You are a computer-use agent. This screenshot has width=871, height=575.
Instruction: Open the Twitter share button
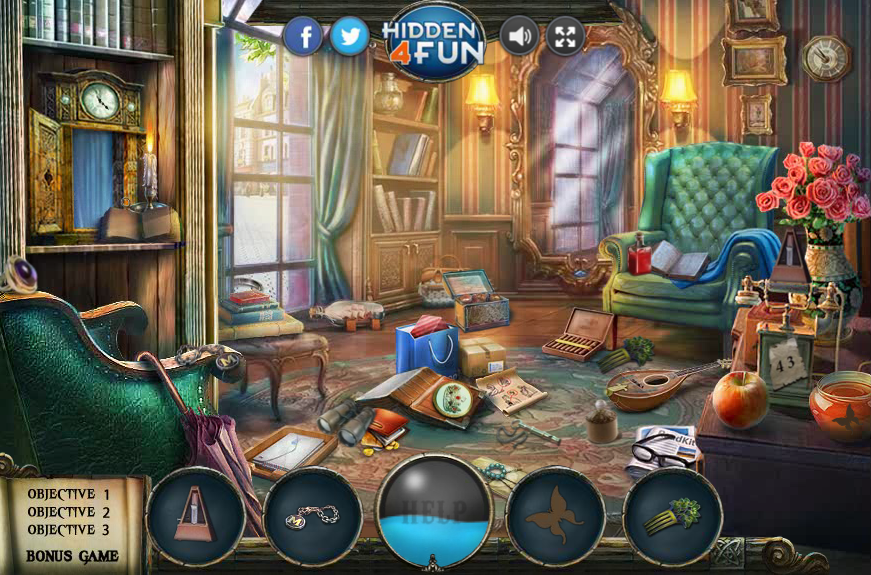click(349, 38)
